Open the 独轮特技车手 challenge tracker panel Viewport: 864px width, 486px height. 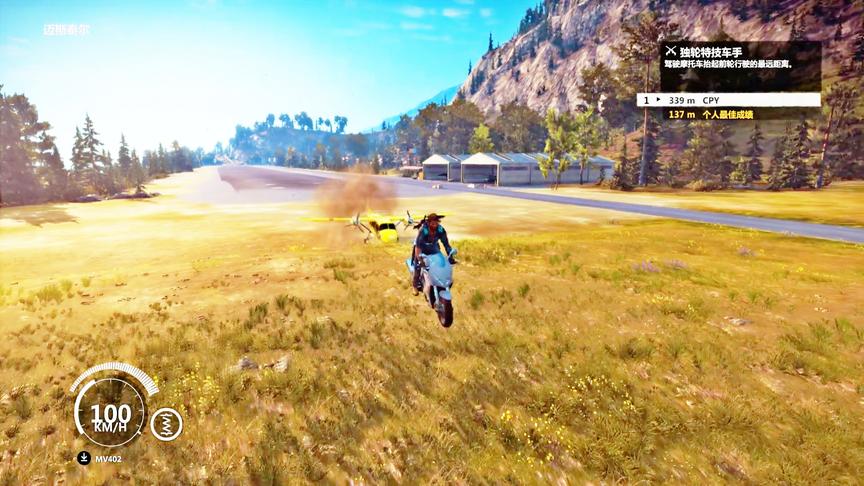740,58
